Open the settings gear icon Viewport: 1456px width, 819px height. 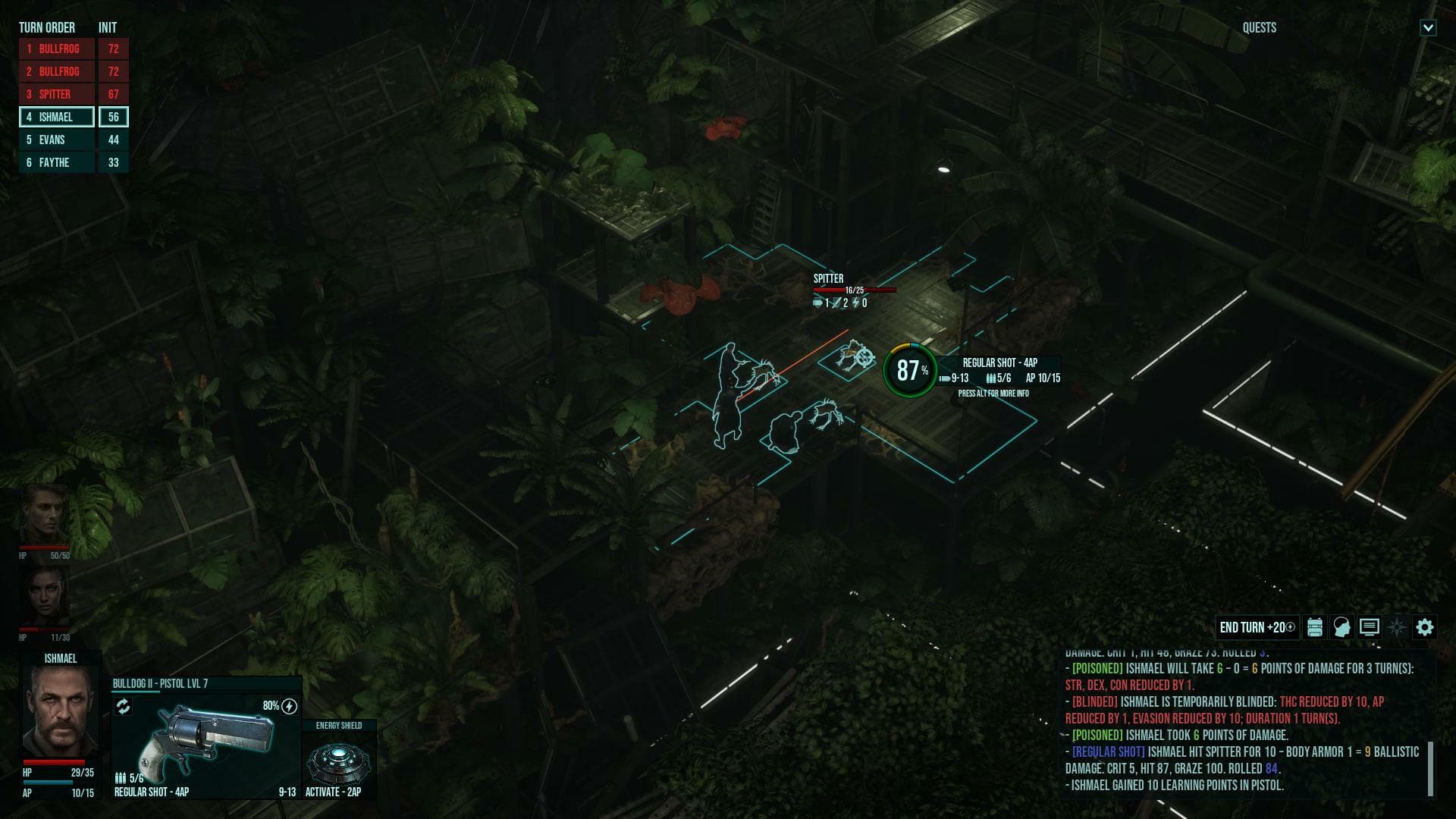point(1425,627)
